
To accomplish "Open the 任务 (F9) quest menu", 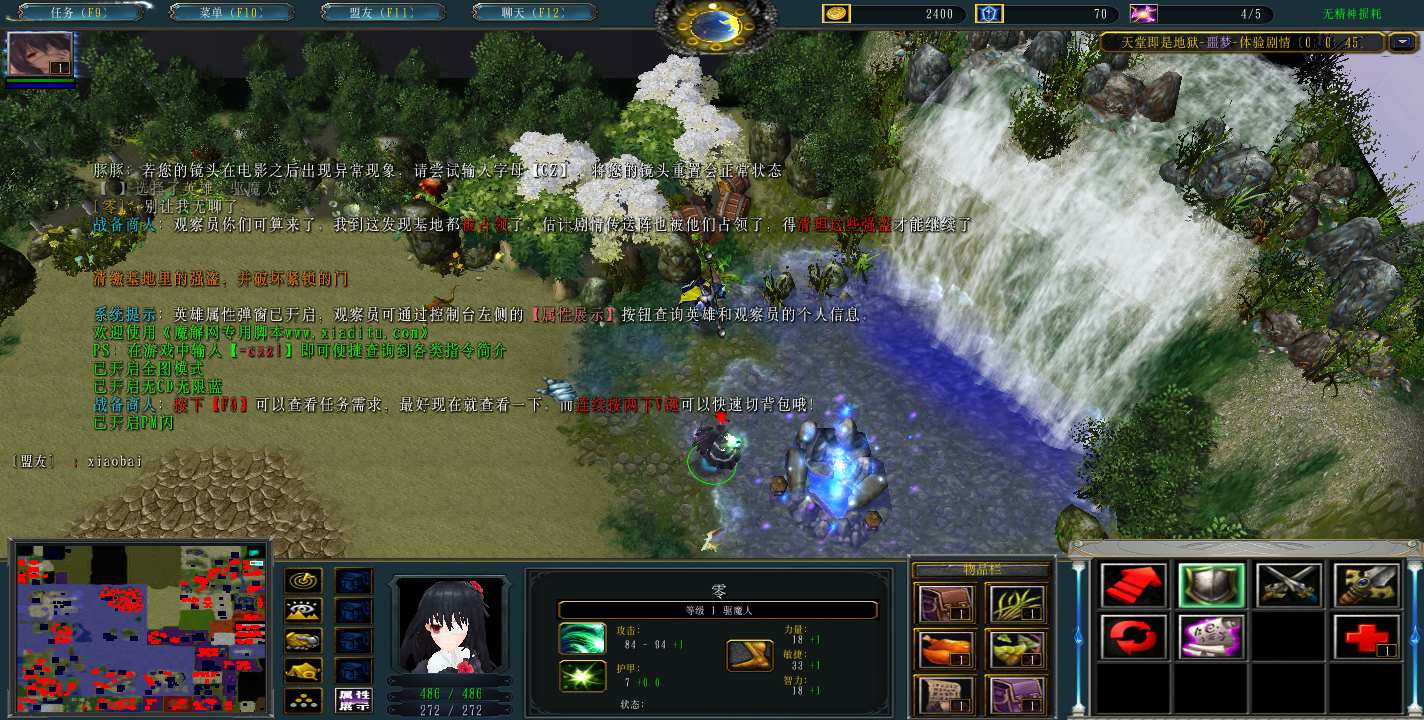I will pos(81,13).
